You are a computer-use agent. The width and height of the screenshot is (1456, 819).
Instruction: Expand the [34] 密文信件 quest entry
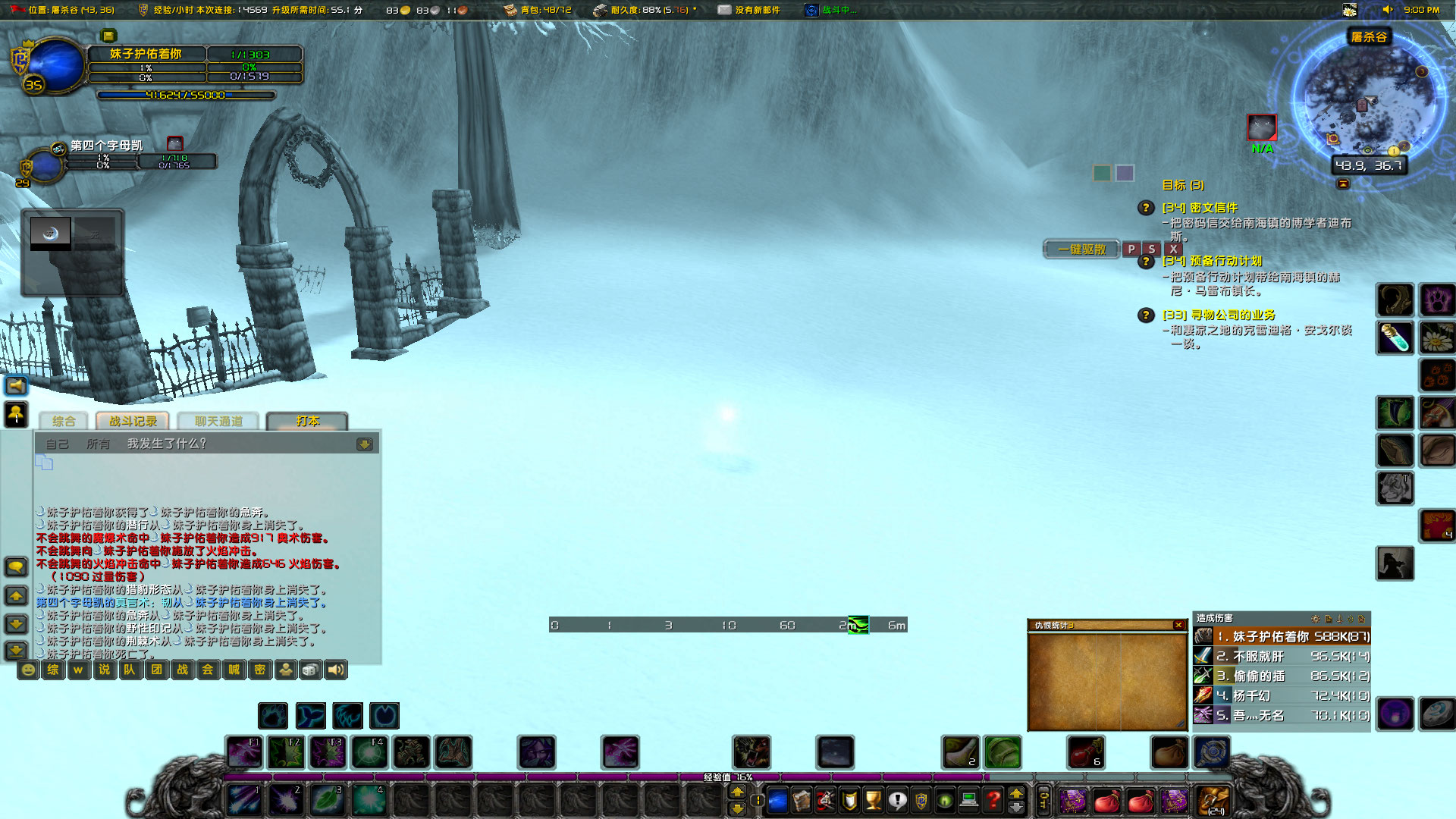[x=1201, y=207]
